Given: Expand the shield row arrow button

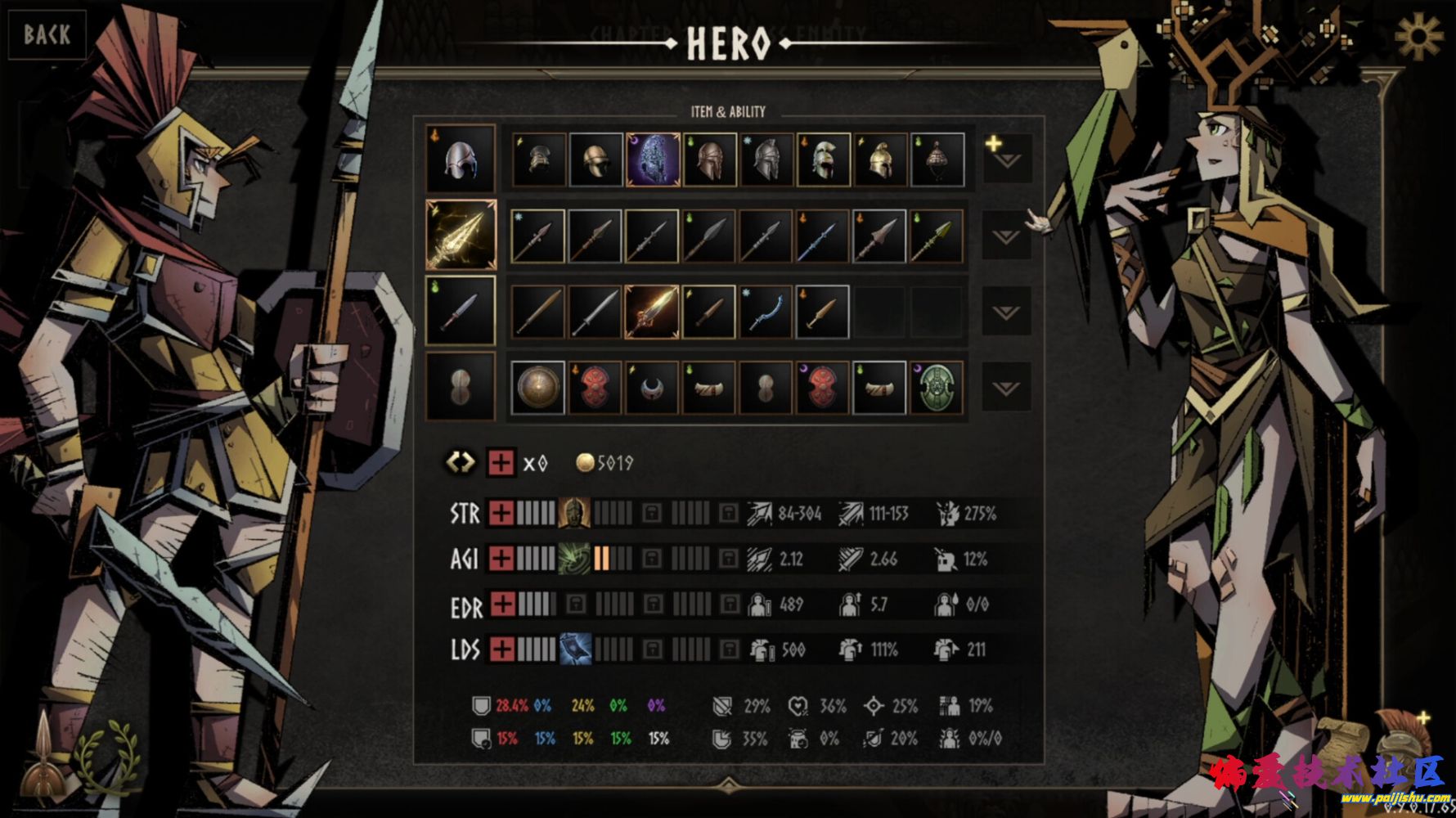Looking at the screenshot, I should [1006, 388].
